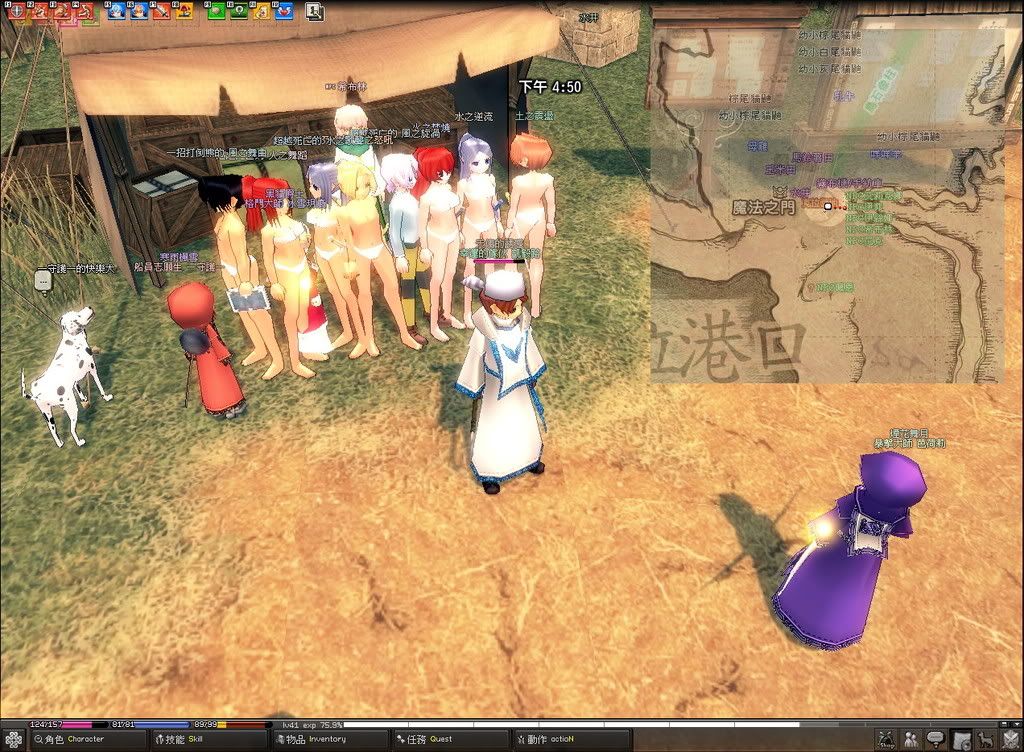Click the hotbar page switch icon
This screenshot has width=1024, height=752.
pos(314,12)
